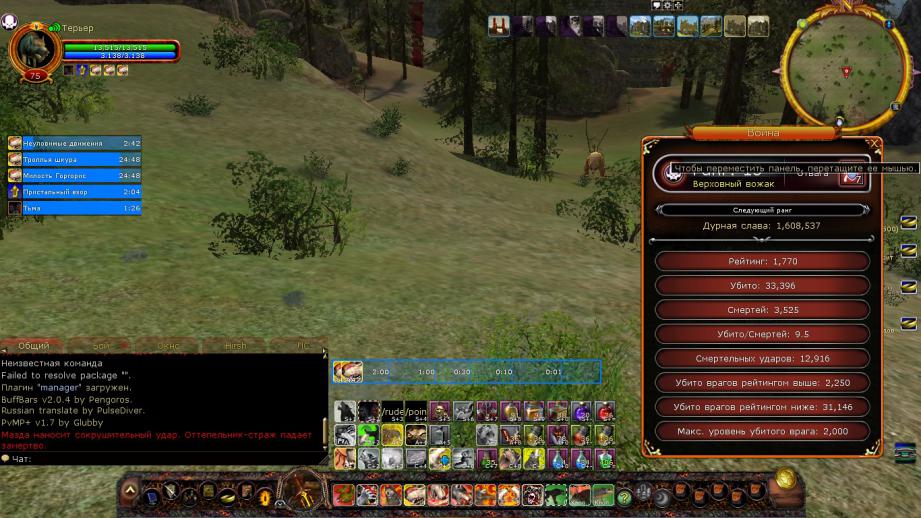Click the Милость Горгорос buff bar
This screenshot has width=921, height=518.
(74, 175)
